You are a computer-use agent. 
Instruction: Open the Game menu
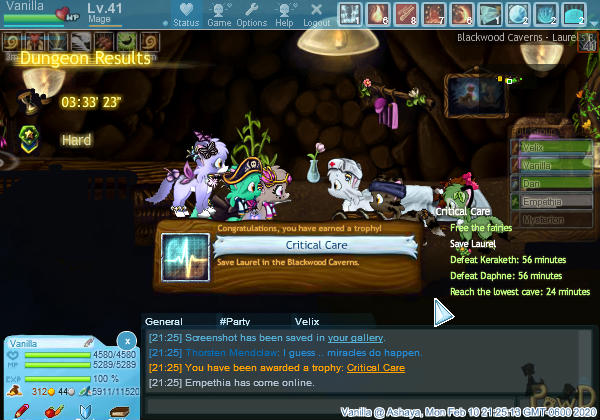(218, 13)
